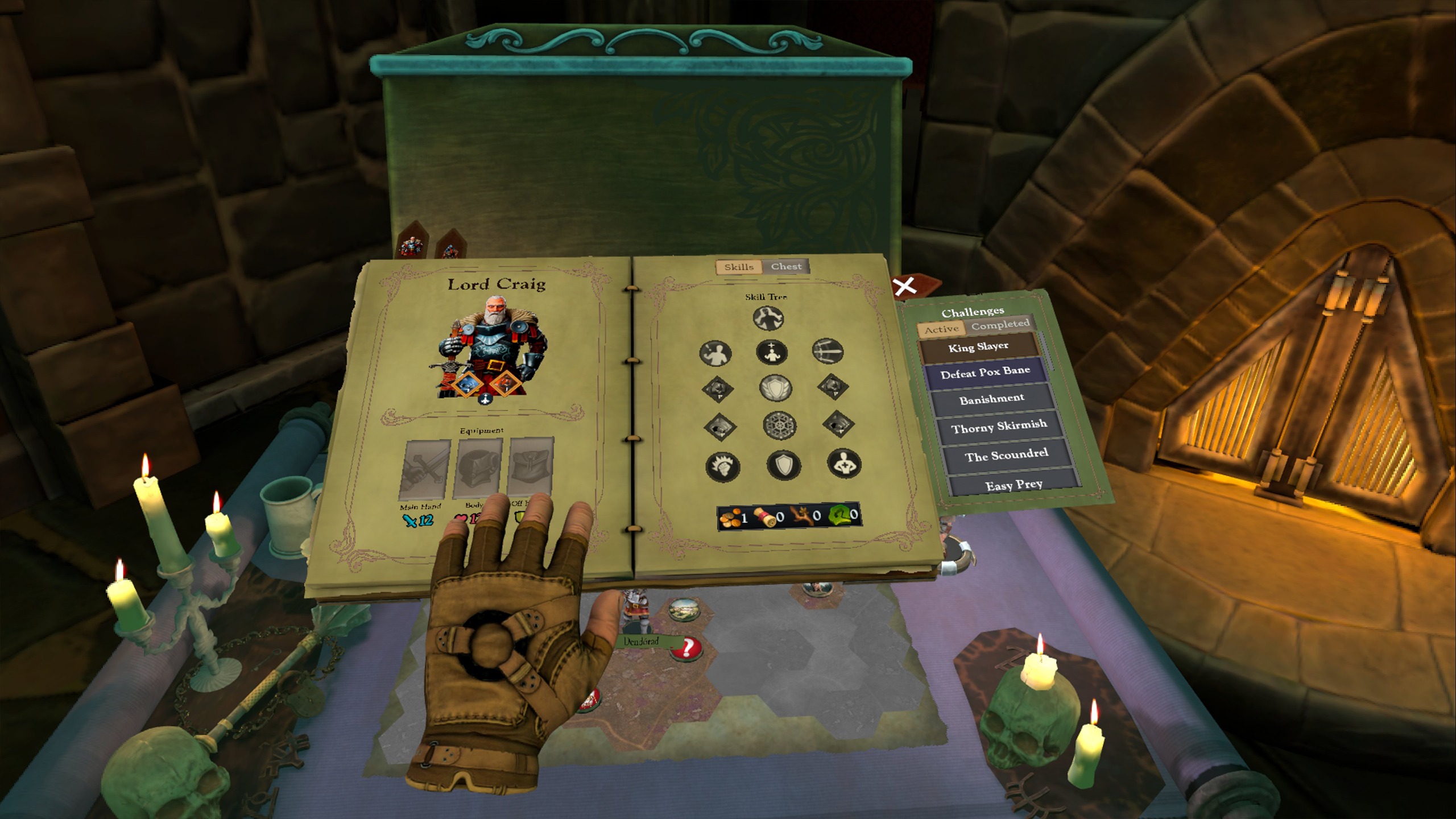Select the Main Hand sword equipment slot

tap(424, 469)
